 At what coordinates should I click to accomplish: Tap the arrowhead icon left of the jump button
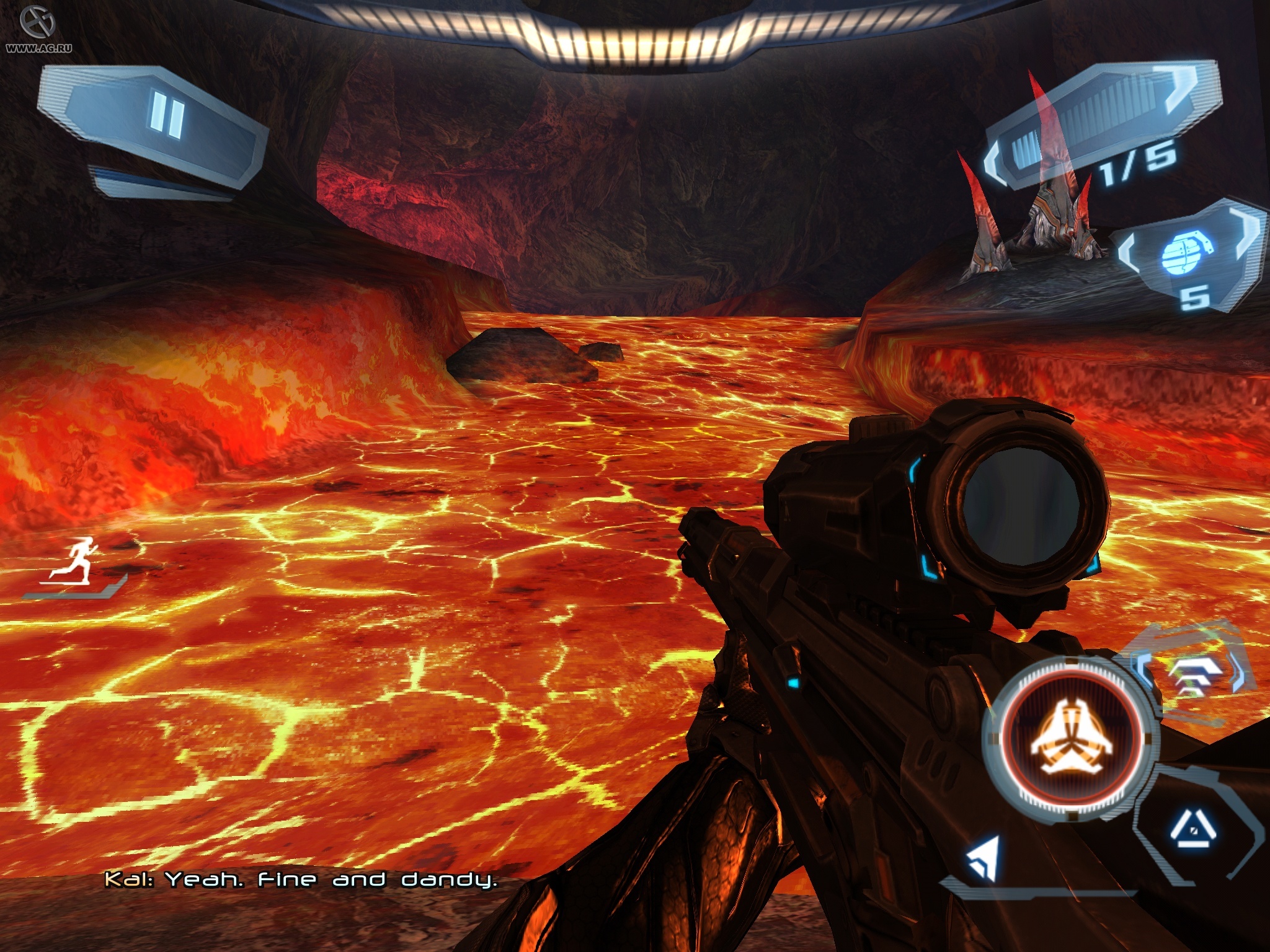[985, 857]
